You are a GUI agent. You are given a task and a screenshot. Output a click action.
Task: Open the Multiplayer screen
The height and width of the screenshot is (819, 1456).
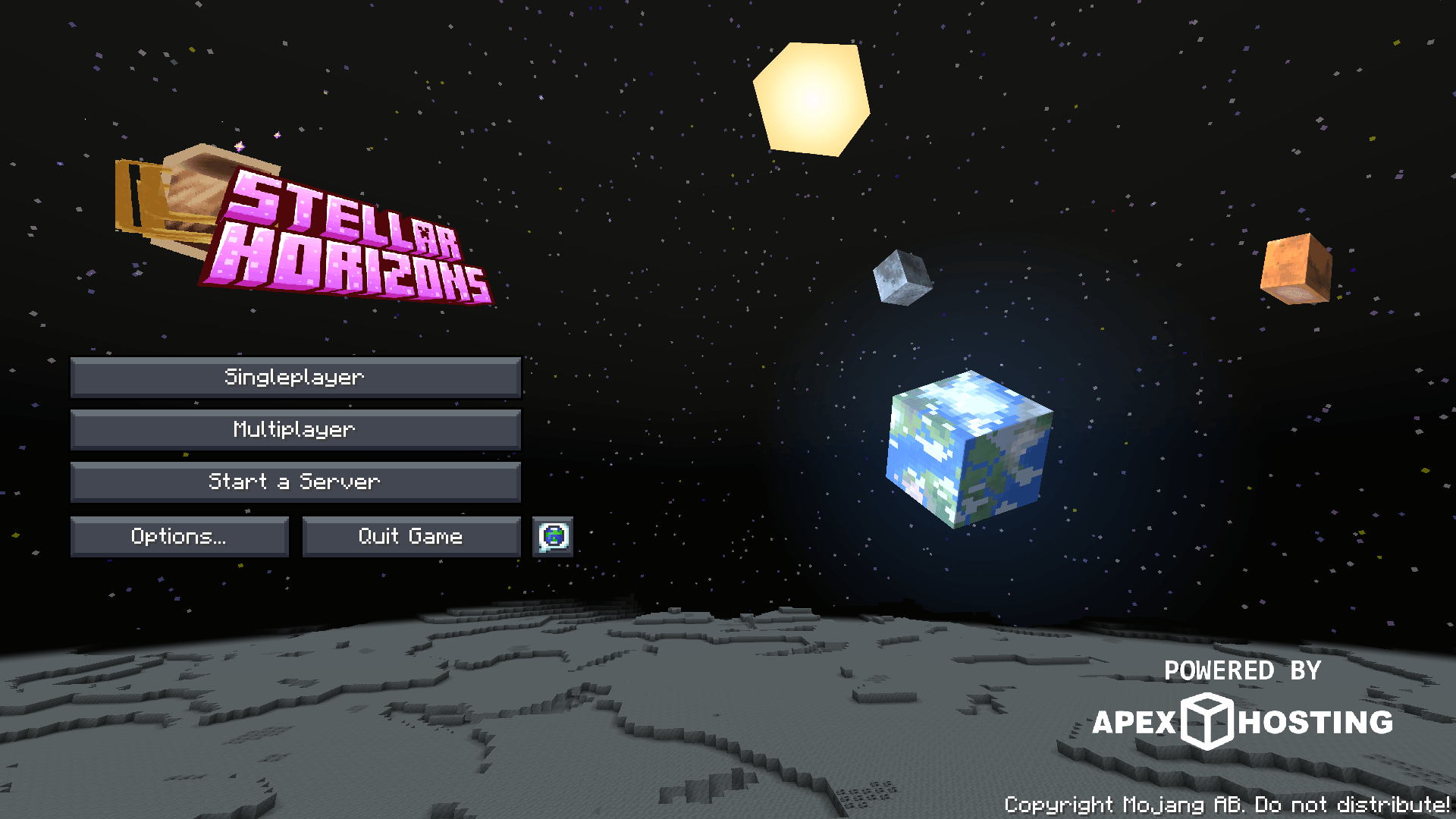click(x=295, y=429)
